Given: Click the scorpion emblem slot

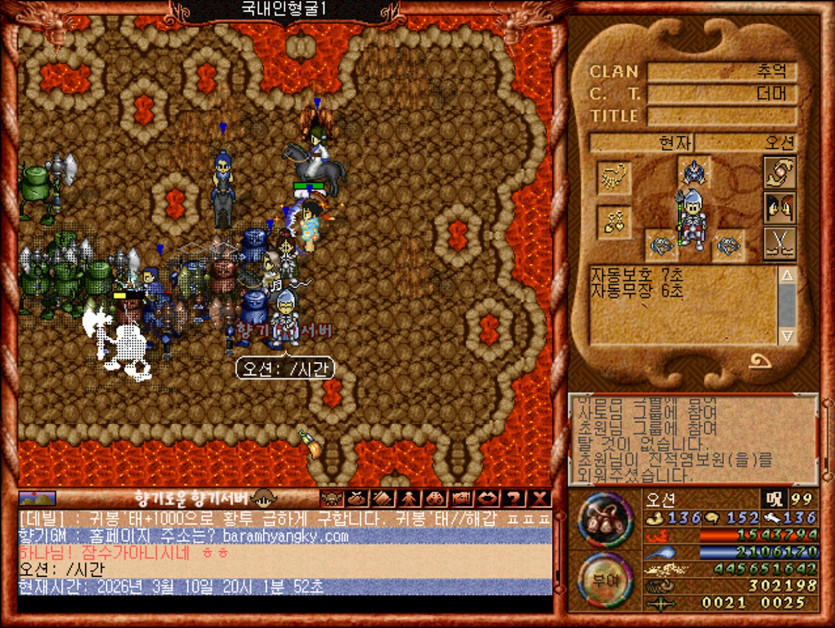Looking at the screenshot, I should [x=612, y=178].
